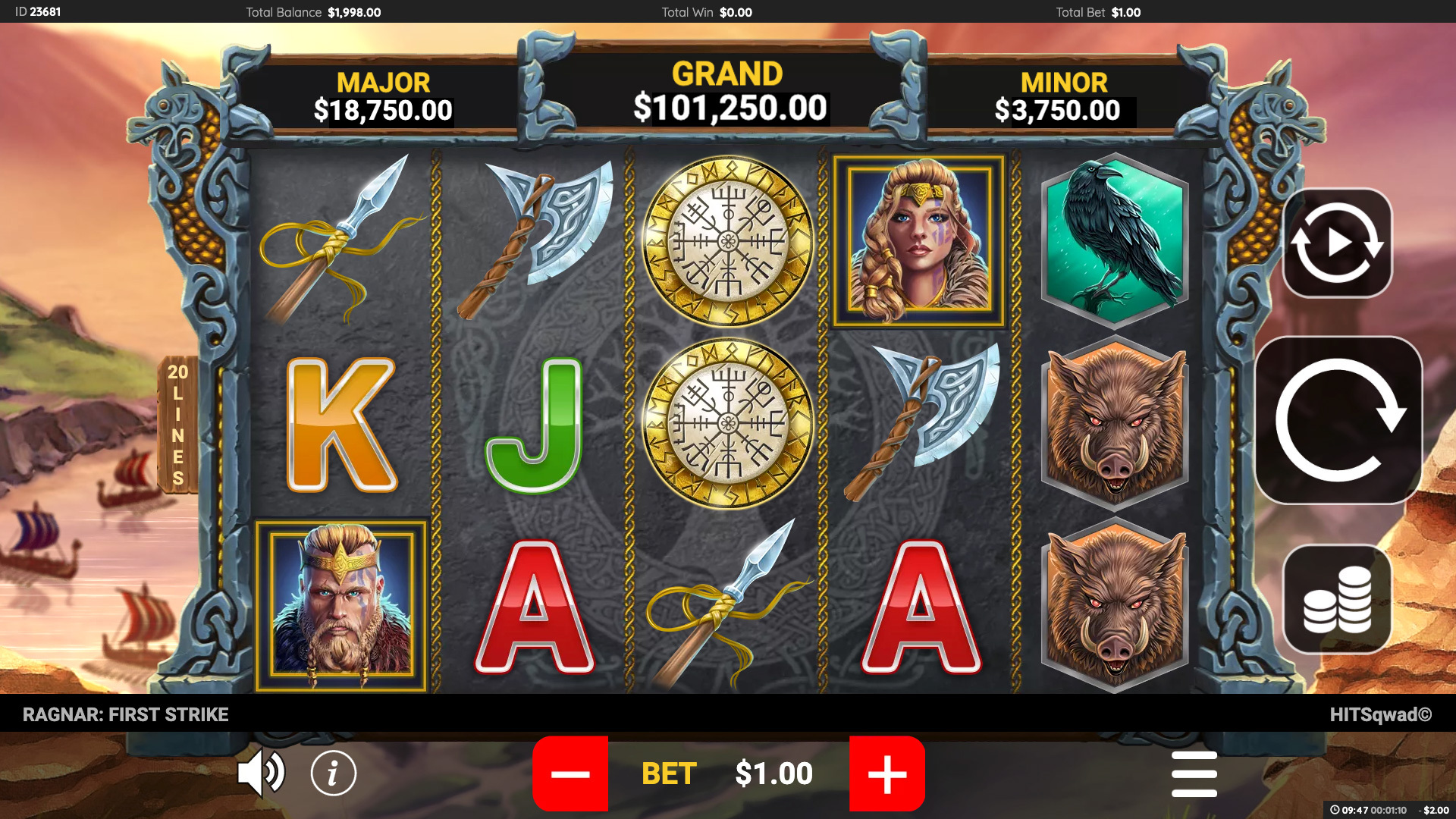This screenshot has width=1456, height=819.
Task: Click the shield maiden symbol on reel four
Action: click(x=919, y=239)
